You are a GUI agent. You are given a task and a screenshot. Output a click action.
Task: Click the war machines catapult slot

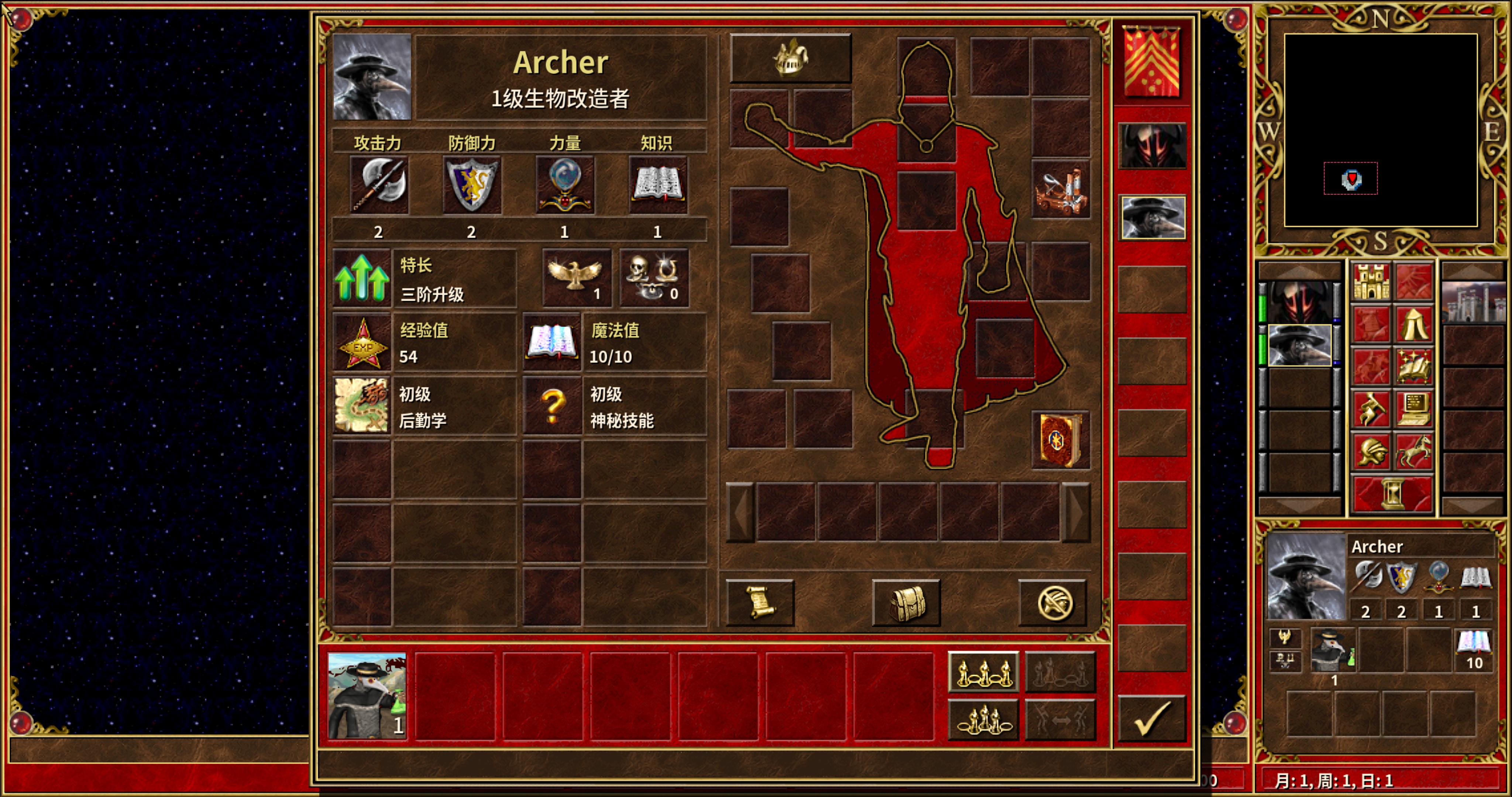[1060, 188]
